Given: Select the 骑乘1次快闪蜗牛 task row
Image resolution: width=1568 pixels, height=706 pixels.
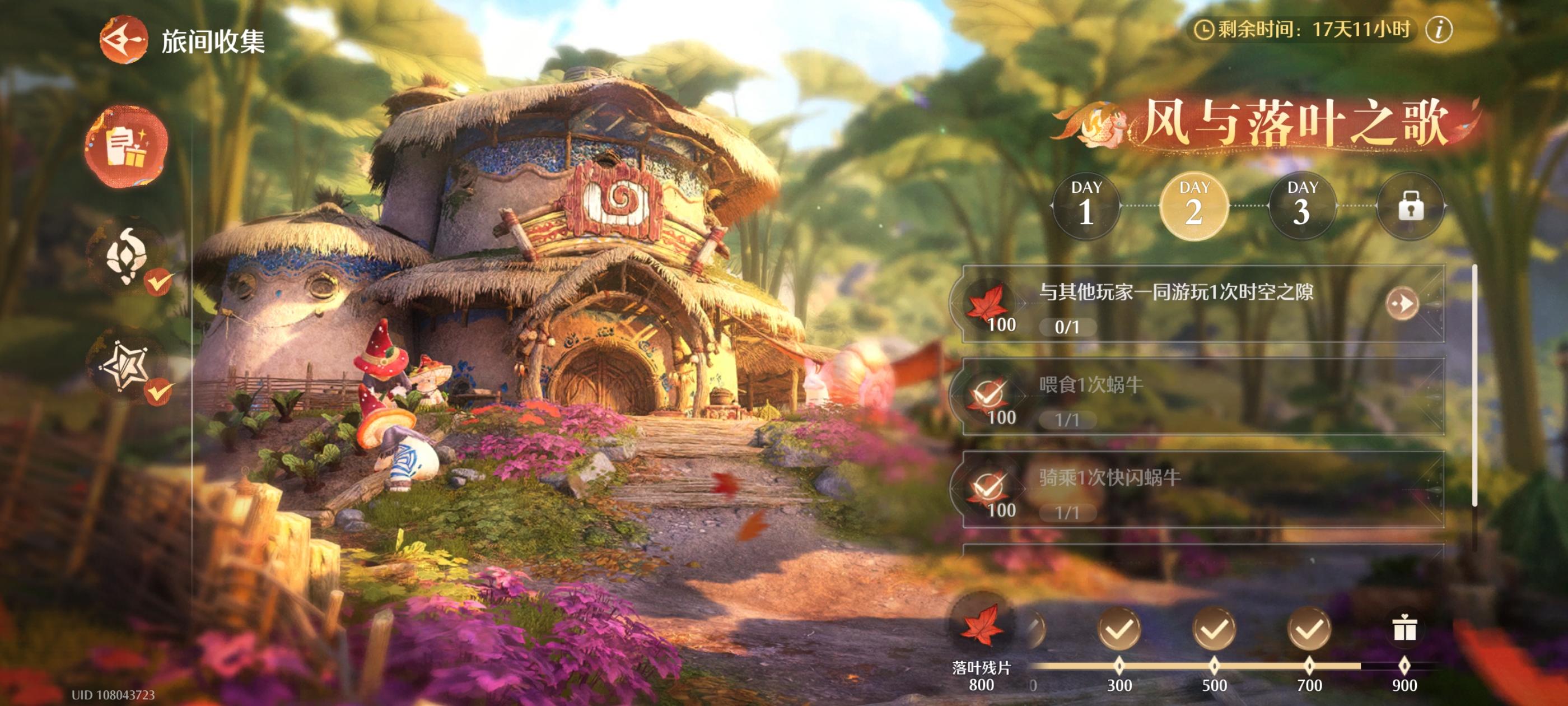Looking at the screenshot, I should tap(1202, 490).
